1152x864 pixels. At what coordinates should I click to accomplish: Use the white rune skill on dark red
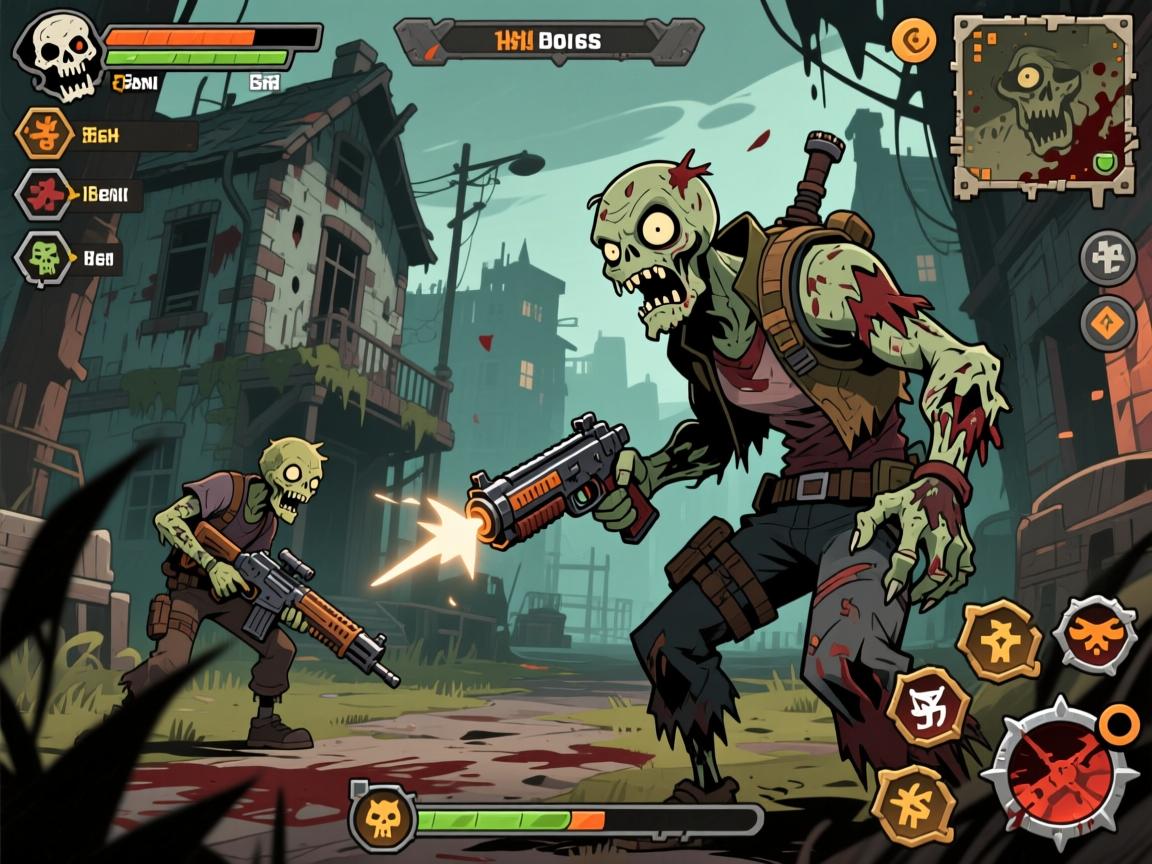point(929,706)
